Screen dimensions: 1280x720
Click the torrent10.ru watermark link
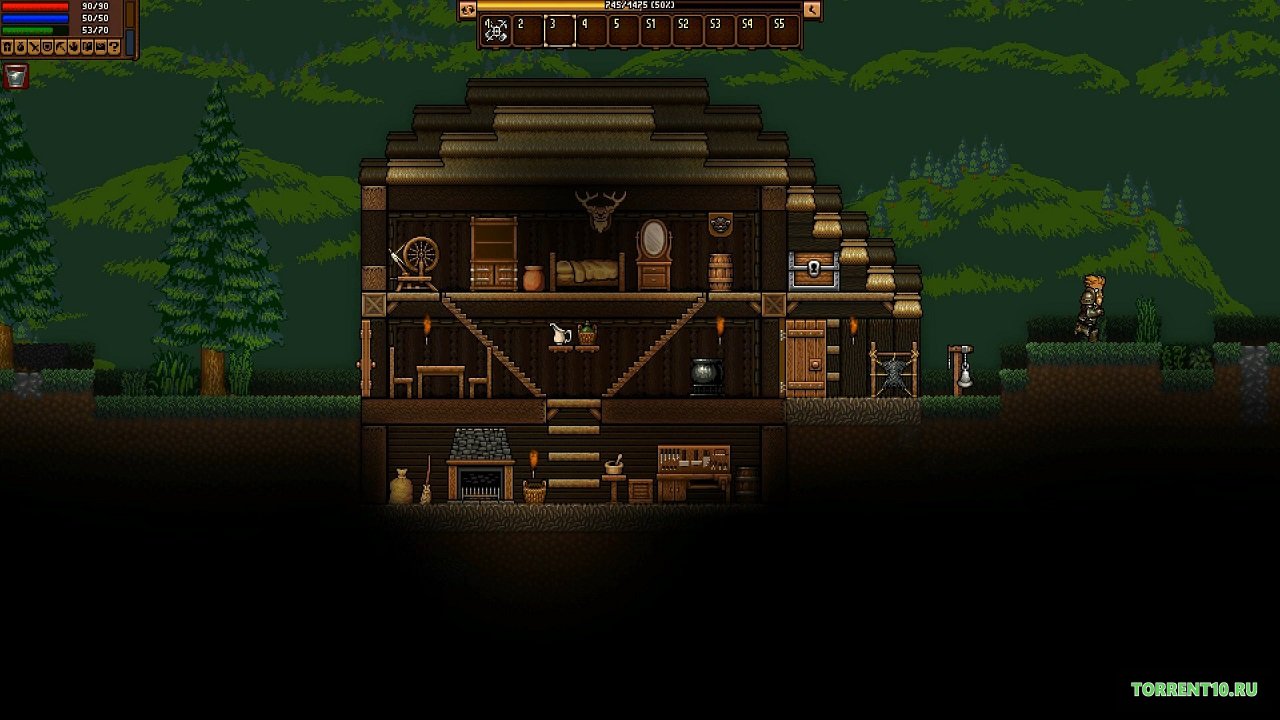pos(1194,689)
